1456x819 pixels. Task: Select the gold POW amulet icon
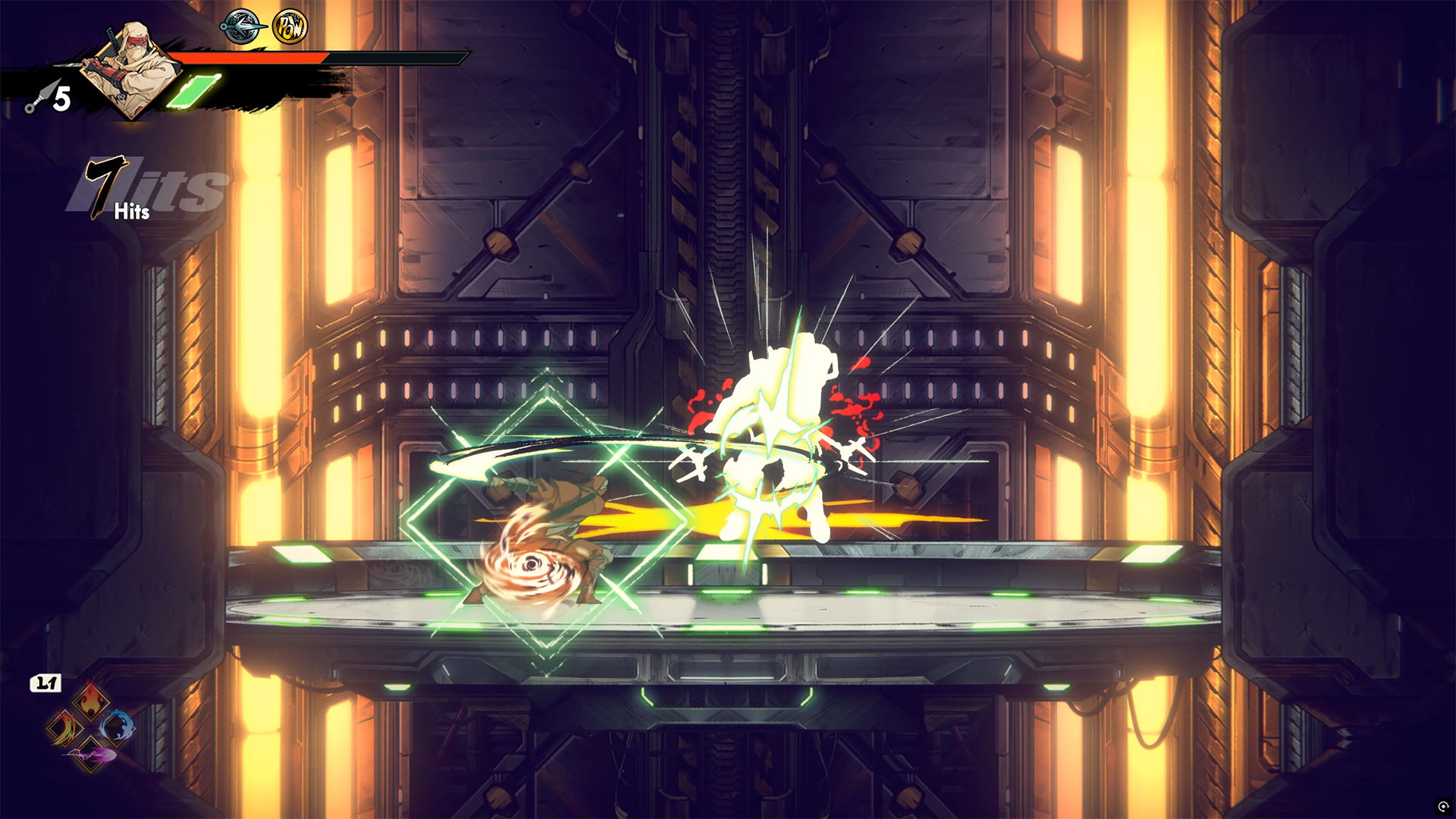290,27
